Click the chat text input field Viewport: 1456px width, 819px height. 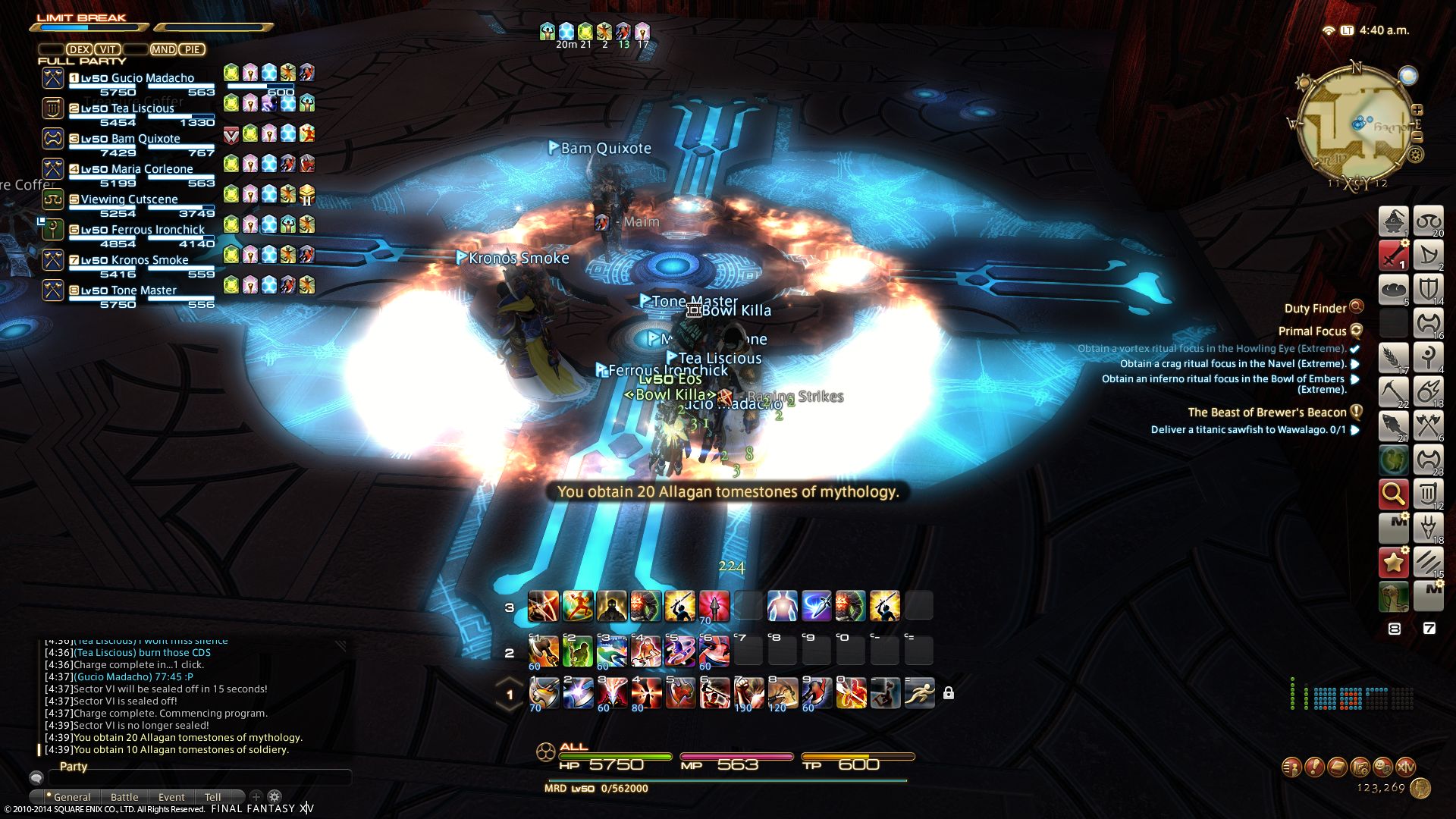[199, 778]
